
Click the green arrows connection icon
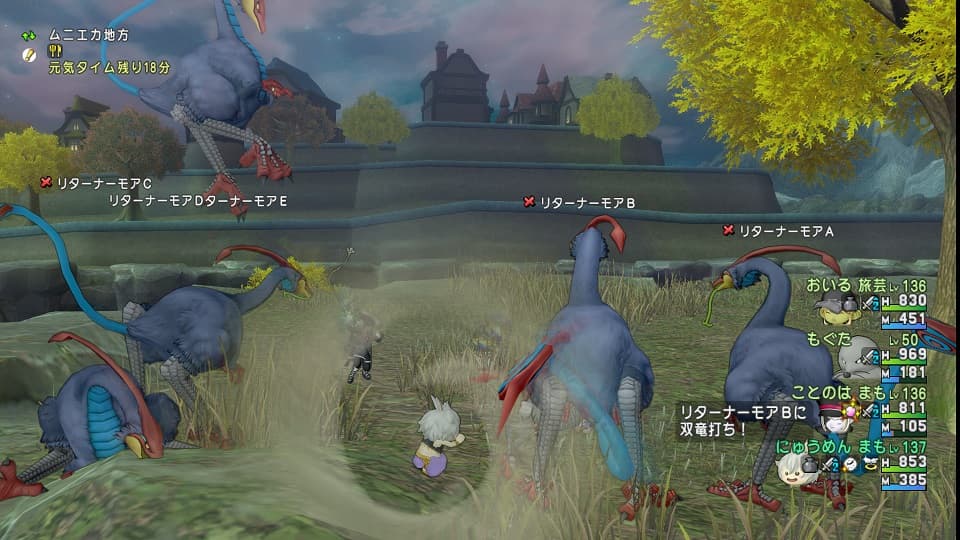(30, 35)
